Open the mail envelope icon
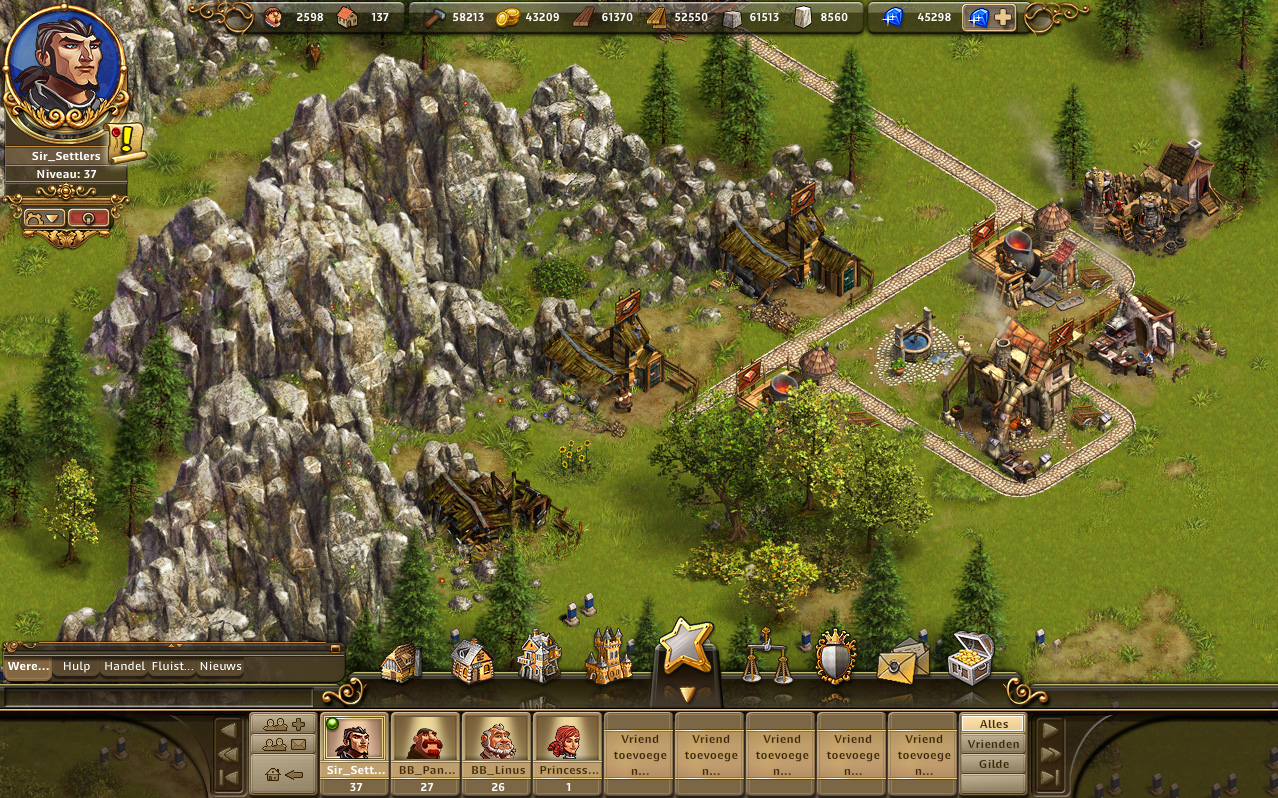 [x=901, y=660]
